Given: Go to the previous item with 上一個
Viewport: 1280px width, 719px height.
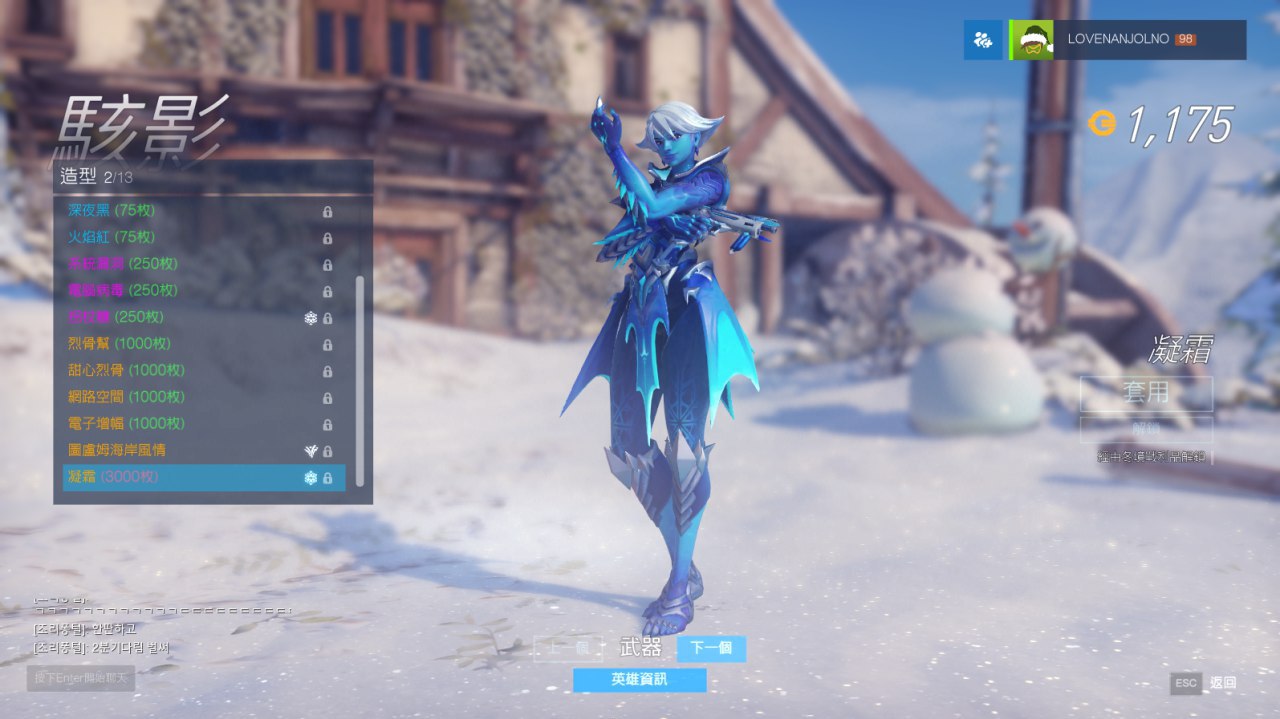Looking at the screenshot, I should click(568, 648).
